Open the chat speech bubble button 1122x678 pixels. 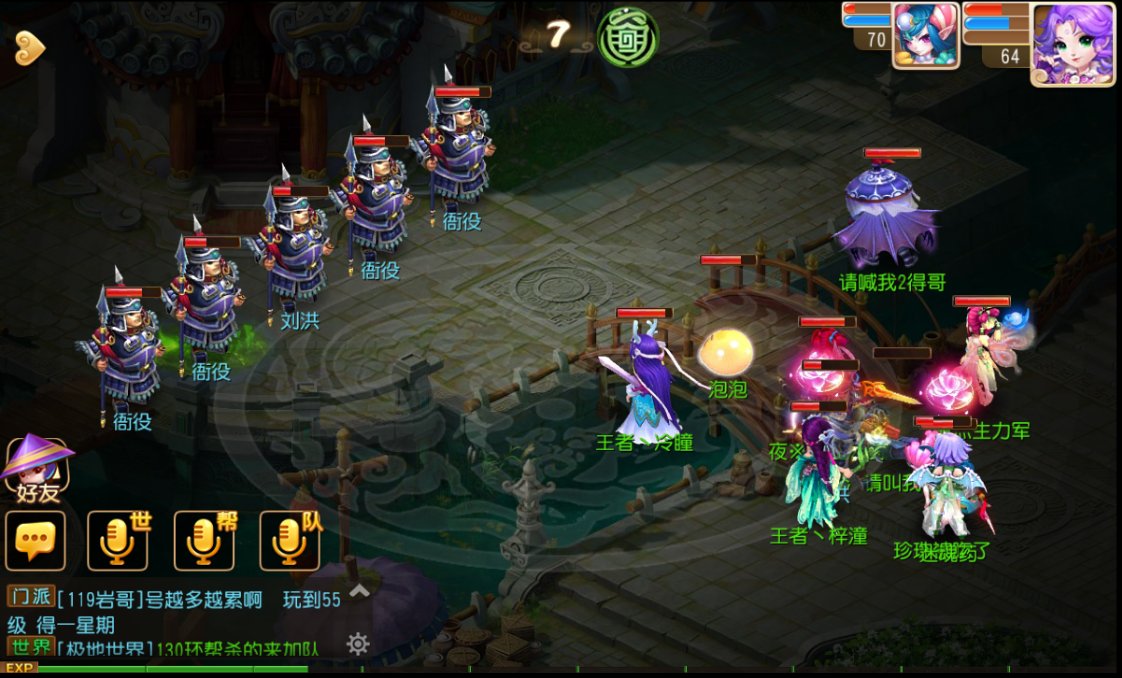point(36,541)
